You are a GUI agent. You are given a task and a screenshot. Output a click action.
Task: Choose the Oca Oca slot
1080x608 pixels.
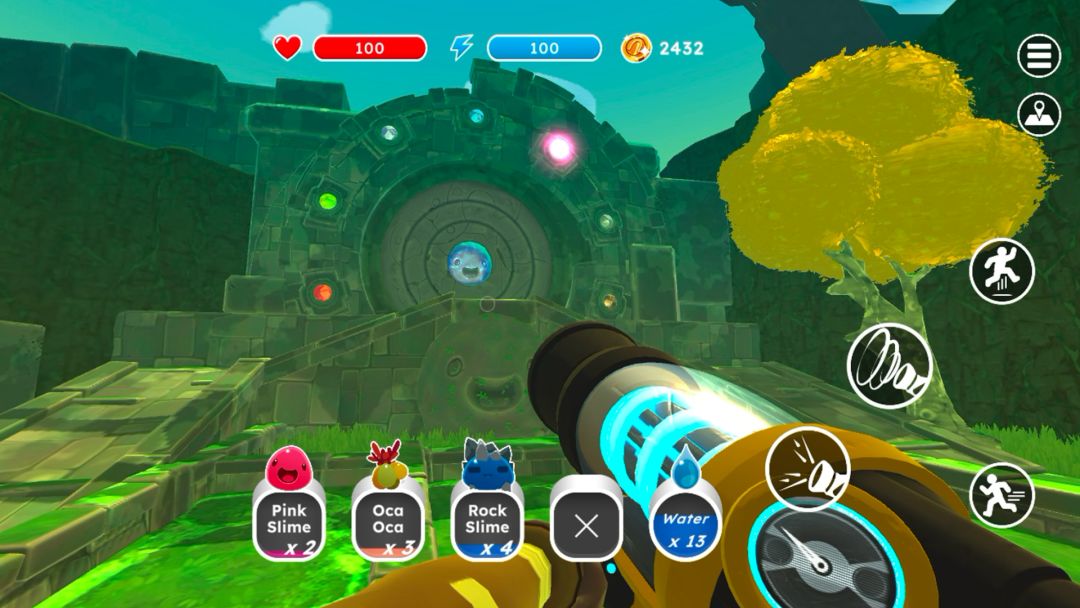[x=388, y=518]
